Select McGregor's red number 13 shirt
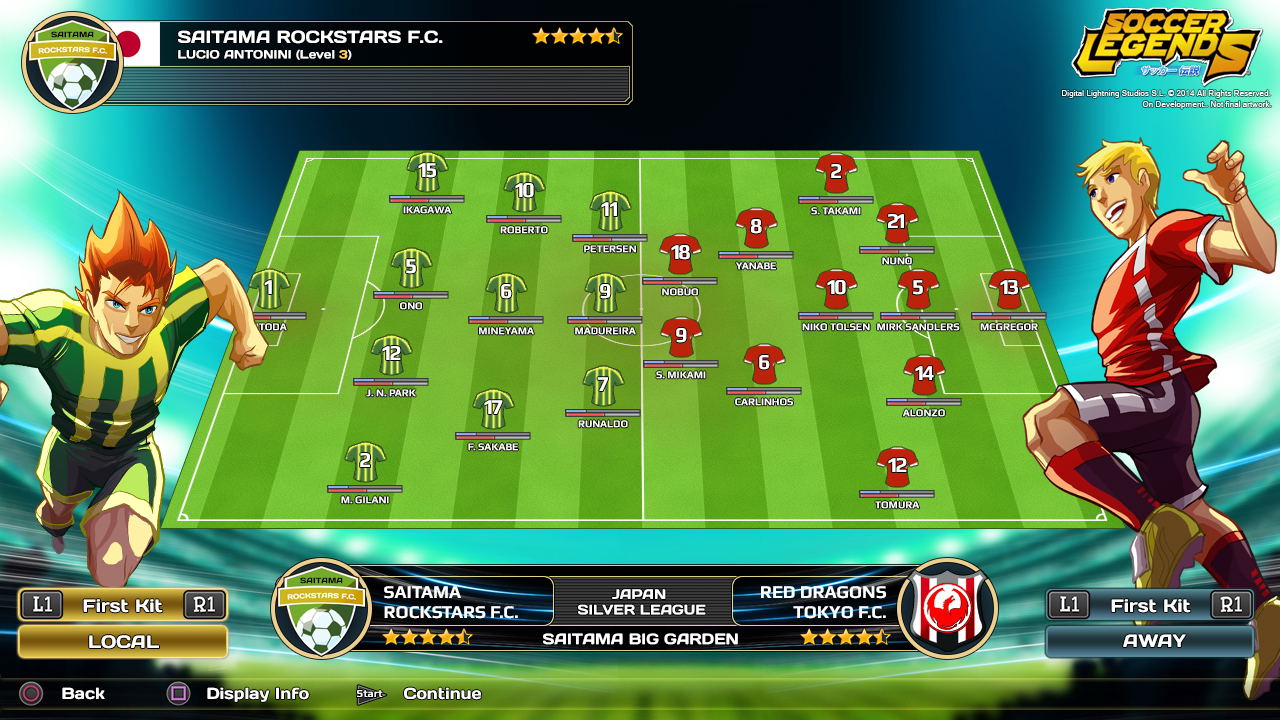The height and width of the screenshot is (720, 1280). [1009, 289]
